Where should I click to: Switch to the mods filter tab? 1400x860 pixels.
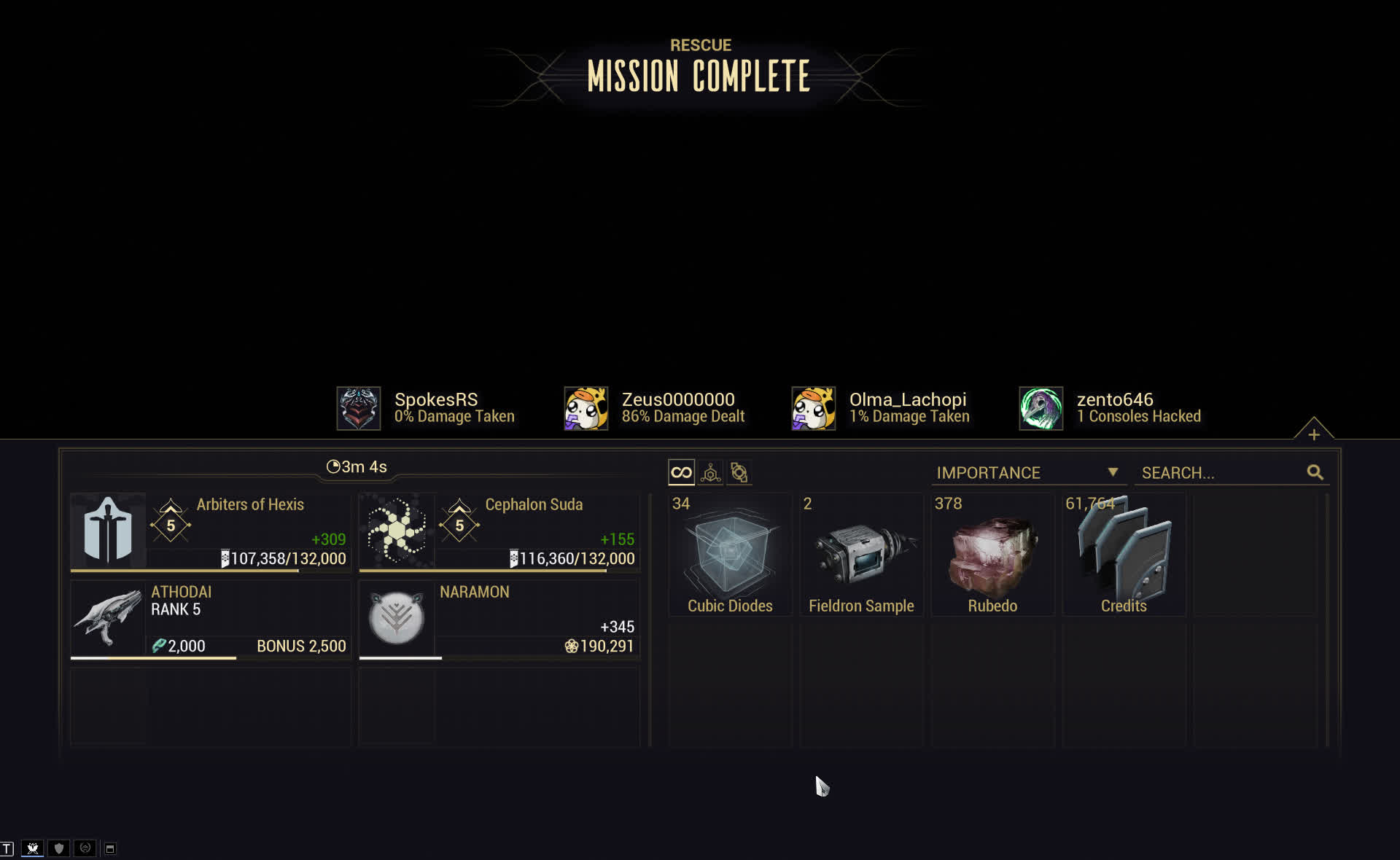coord(739,473)
